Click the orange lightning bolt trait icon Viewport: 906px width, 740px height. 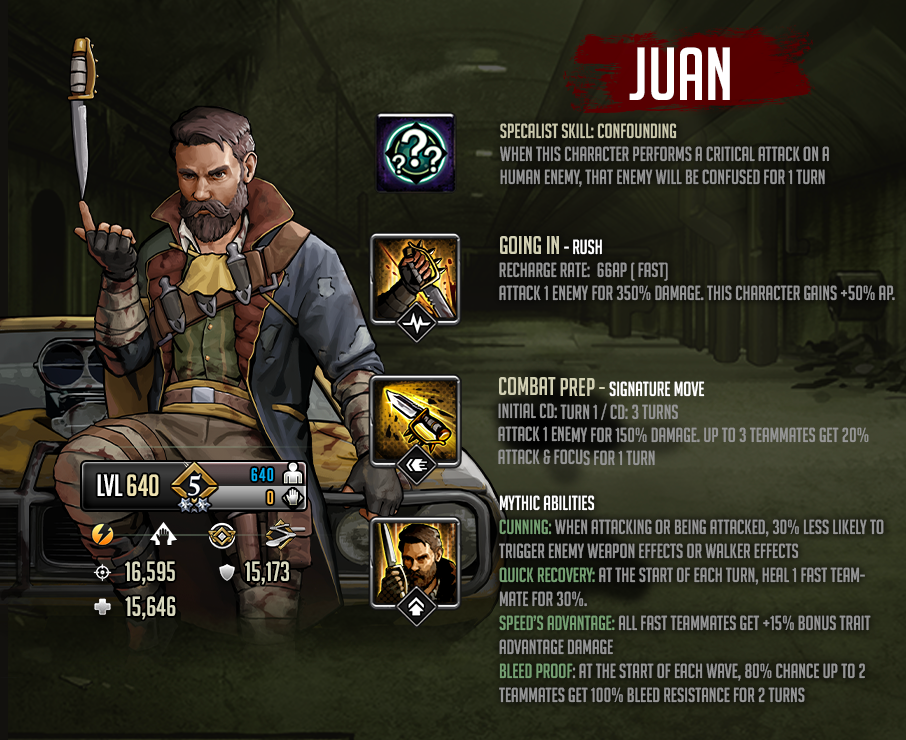click(102, 535)
